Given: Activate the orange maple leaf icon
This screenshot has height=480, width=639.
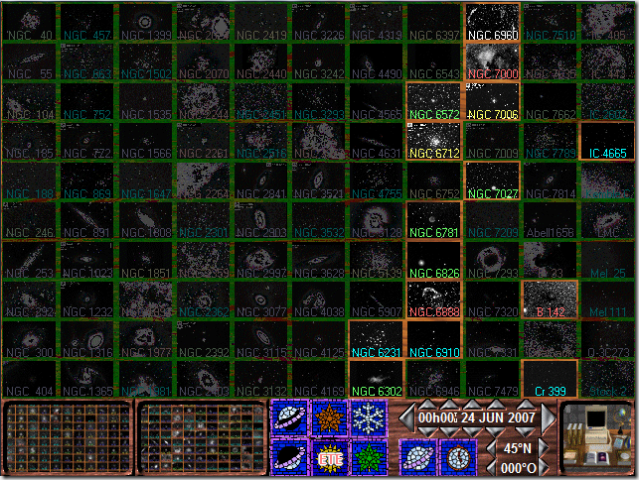Looking at the screenshot, I should point(329,417).
